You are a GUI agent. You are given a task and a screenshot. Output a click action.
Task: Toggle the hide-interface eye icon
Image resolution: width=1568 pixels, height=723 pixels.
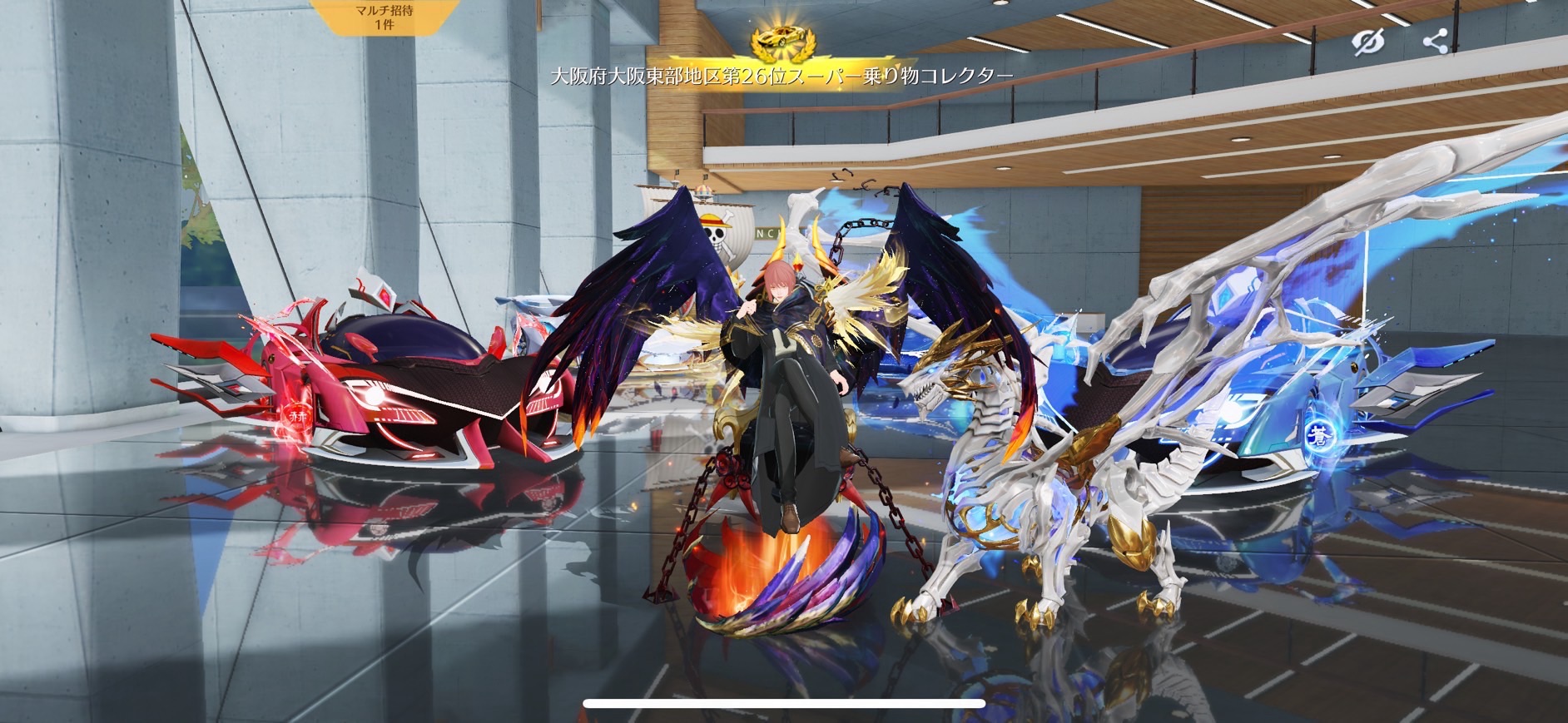1368,41
